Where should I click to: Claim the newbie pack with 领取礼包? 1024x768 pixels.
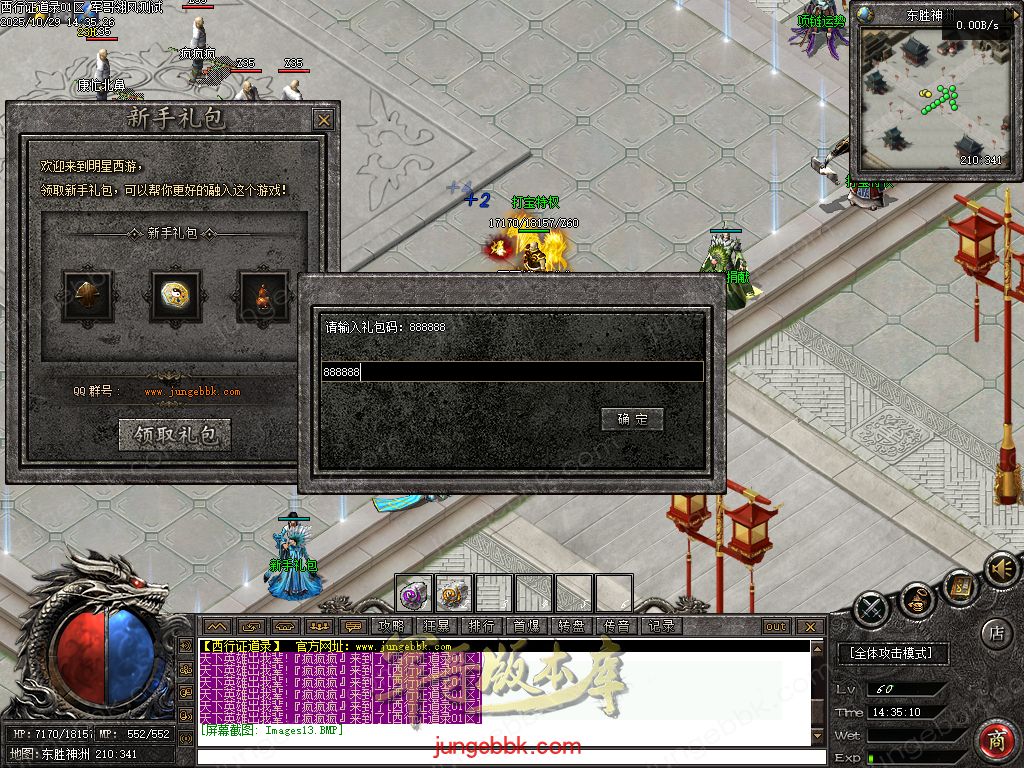coord(175,434)
